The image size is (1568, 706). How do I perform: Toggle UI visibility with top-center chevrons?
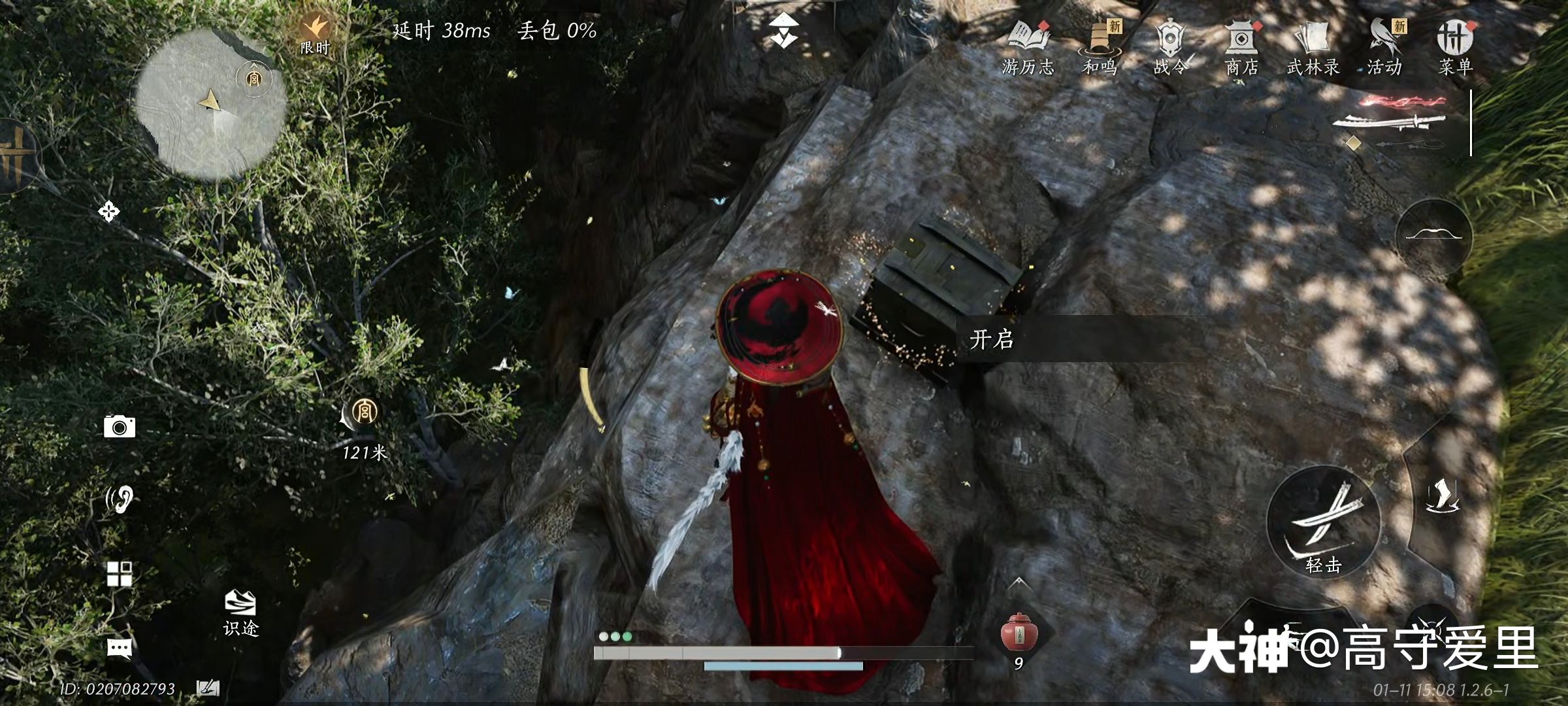coord(784,29)
